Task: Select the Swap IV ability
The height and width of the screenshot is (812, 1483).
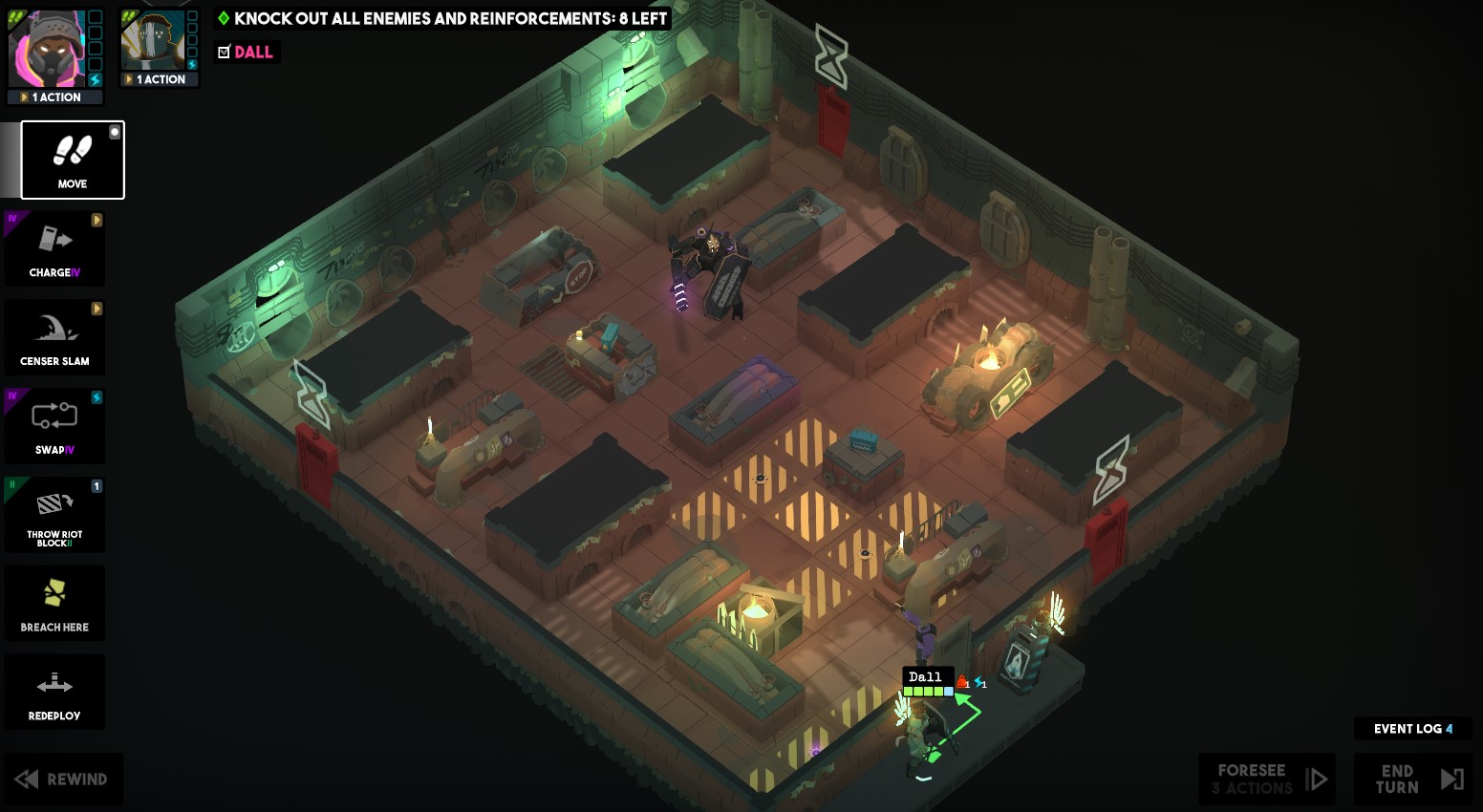Action: [x=54, y=425]
